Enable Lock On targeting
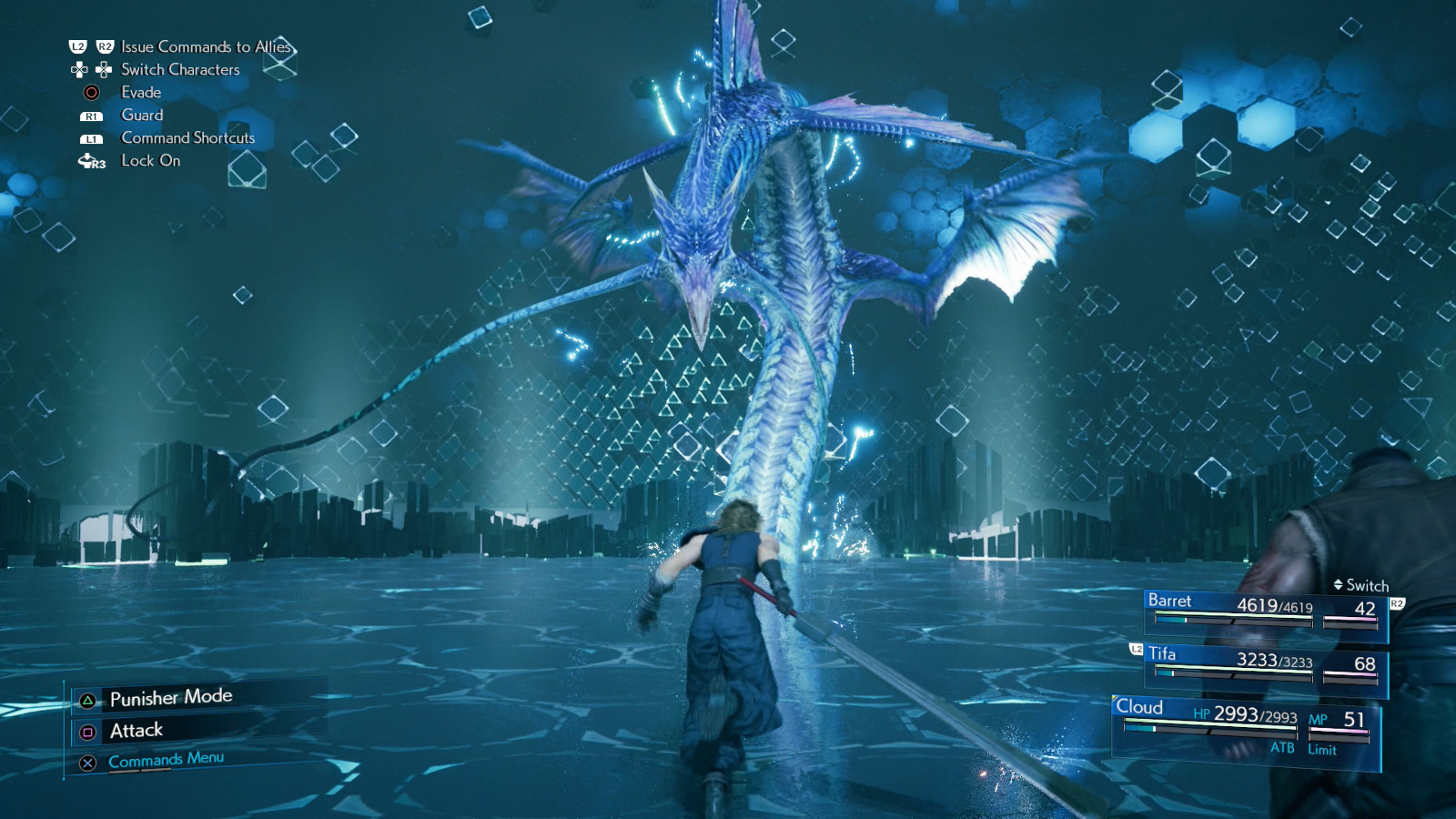The height and width of the screenshot is (819, 1456). pos(149,160)
